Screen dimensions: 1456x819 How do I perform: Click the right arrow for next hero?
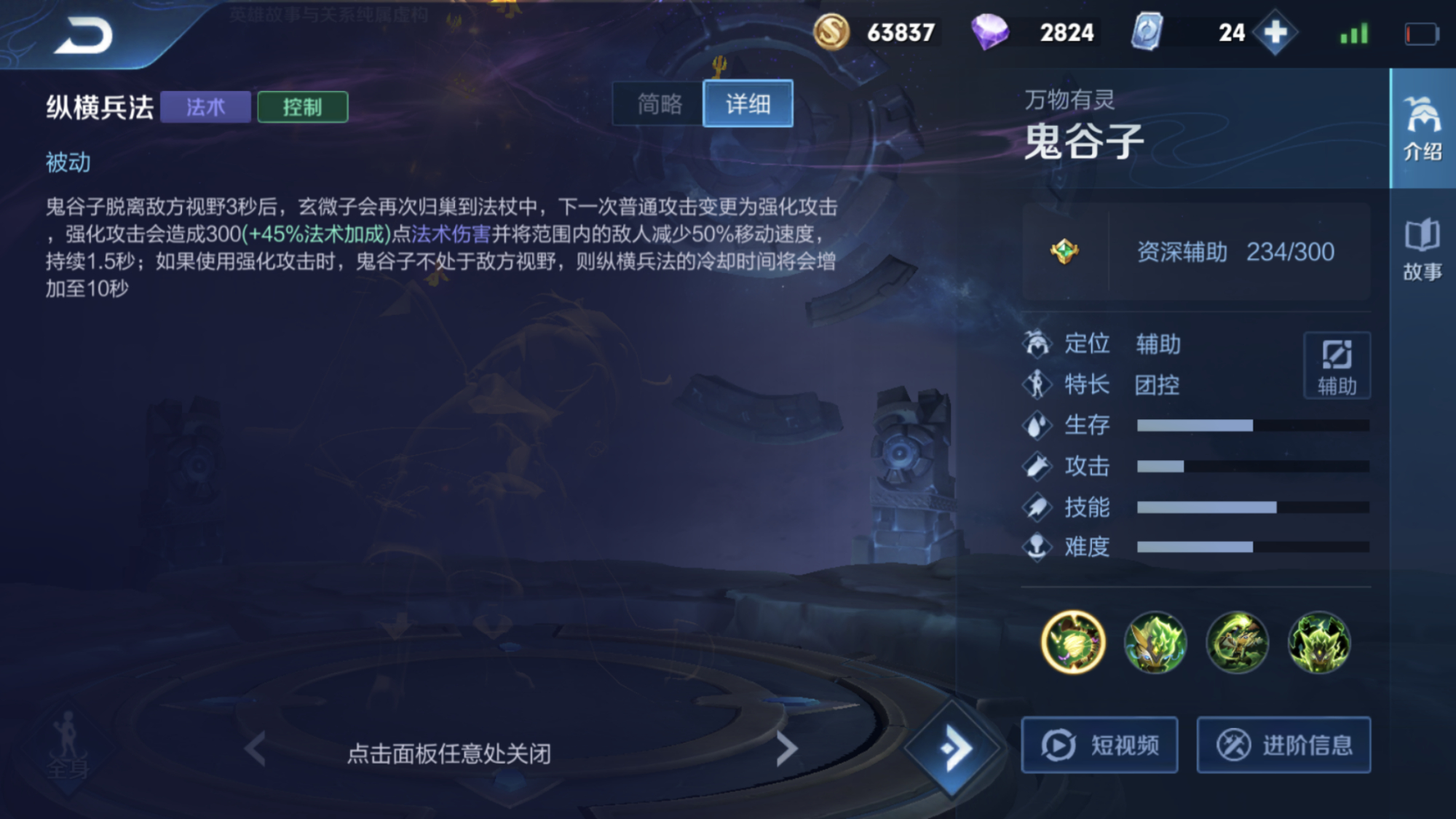coord(786,748)
